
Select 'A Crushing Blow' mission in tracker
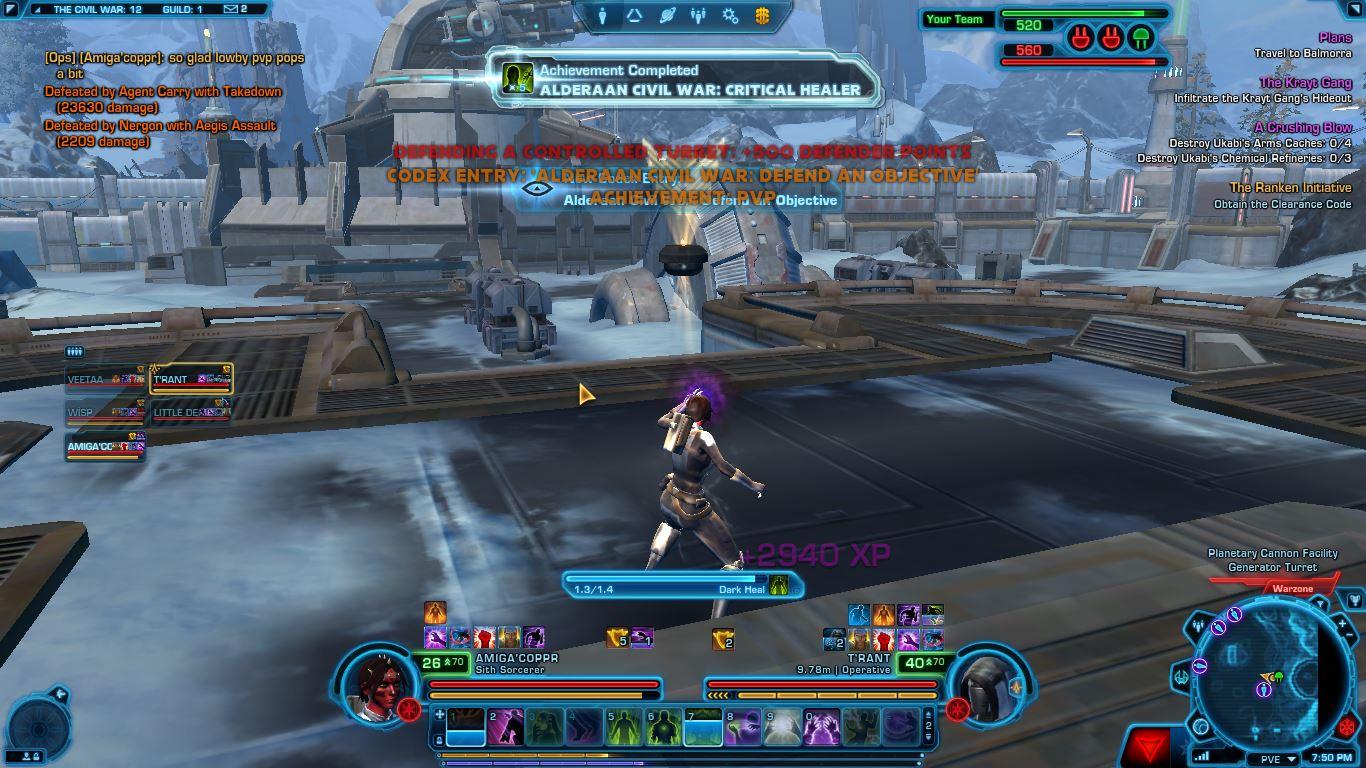pyautogui.click(x=1302, y=128)
